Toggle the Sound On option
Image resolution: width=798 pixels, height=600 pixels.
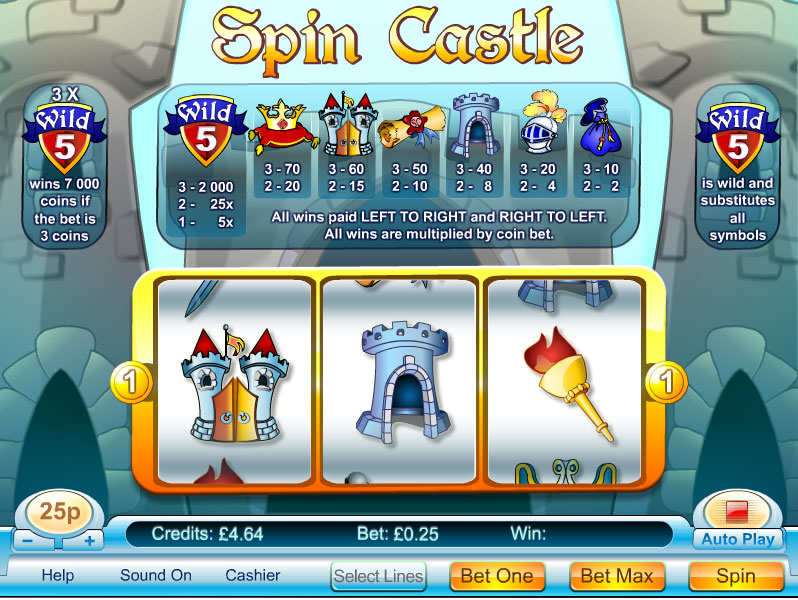(x=156, y=576)
